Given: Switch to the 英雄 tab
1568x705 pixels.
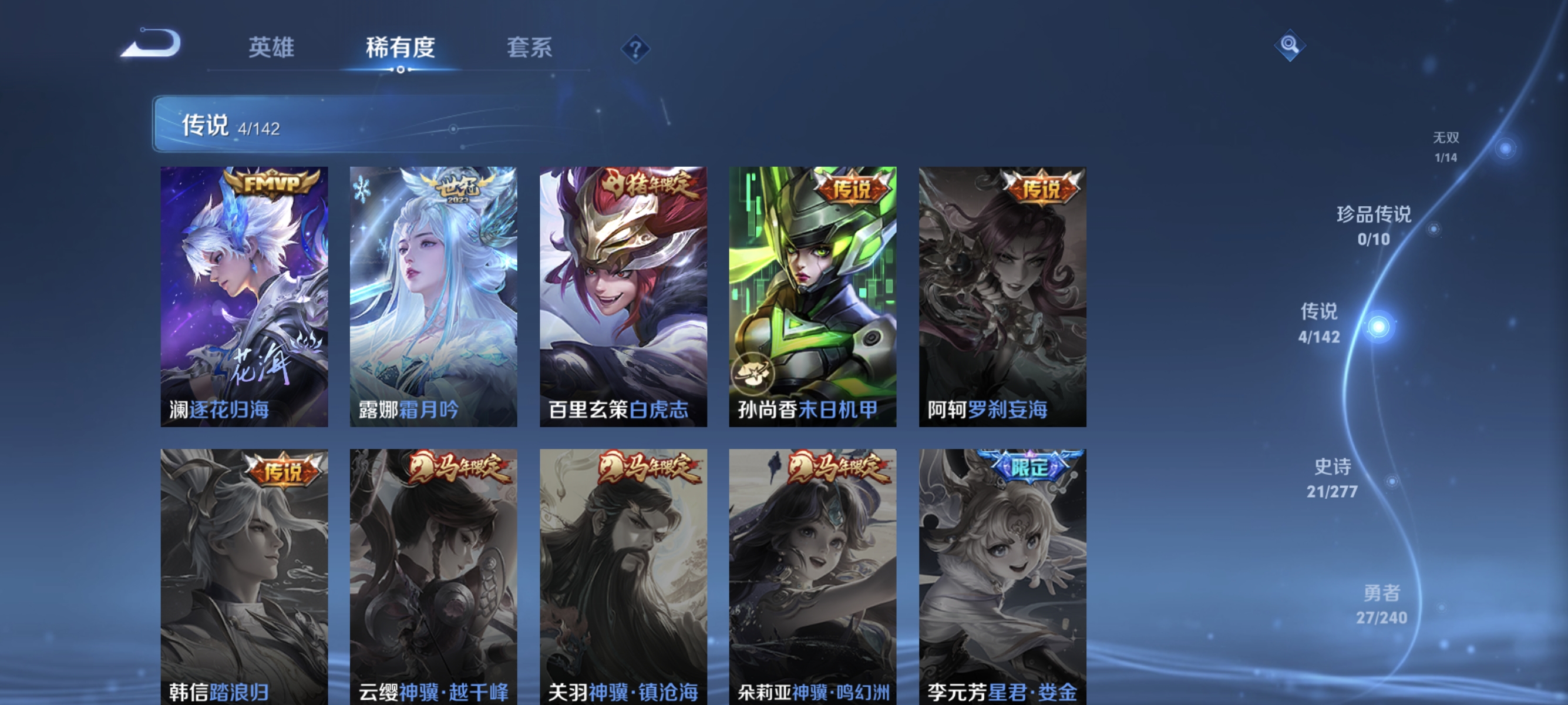Looking at the screenshot, I should [x=270, y=48].
